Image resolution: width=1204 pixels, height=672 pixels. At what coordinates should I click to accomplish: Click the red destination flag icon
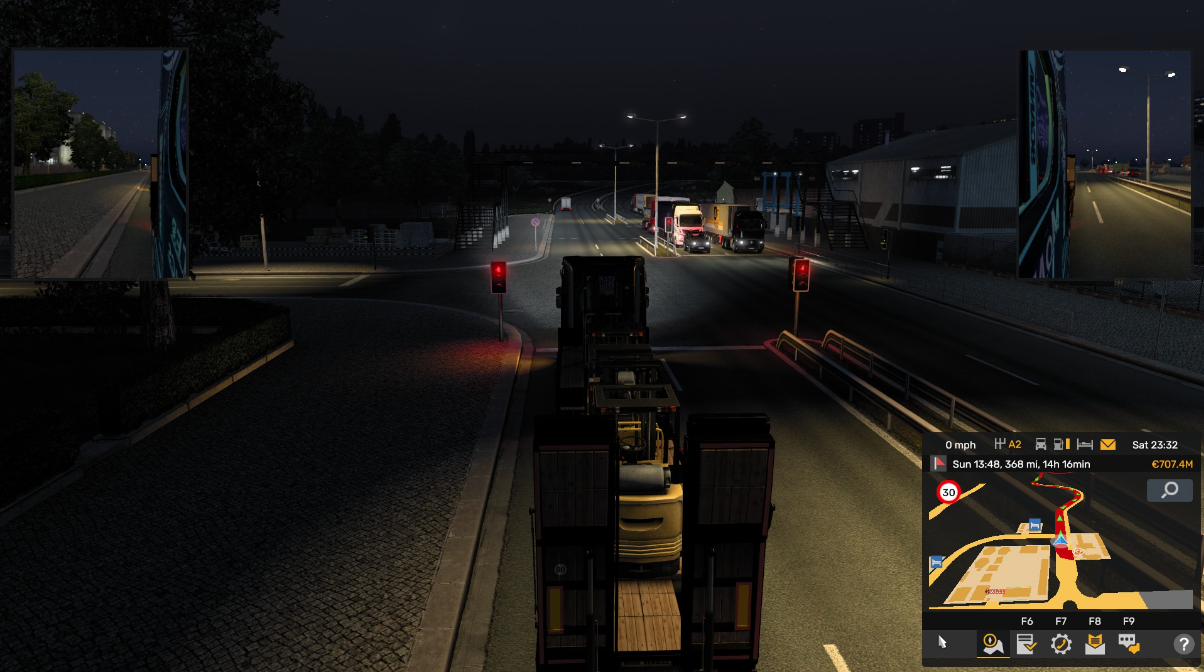coord(939,464)
